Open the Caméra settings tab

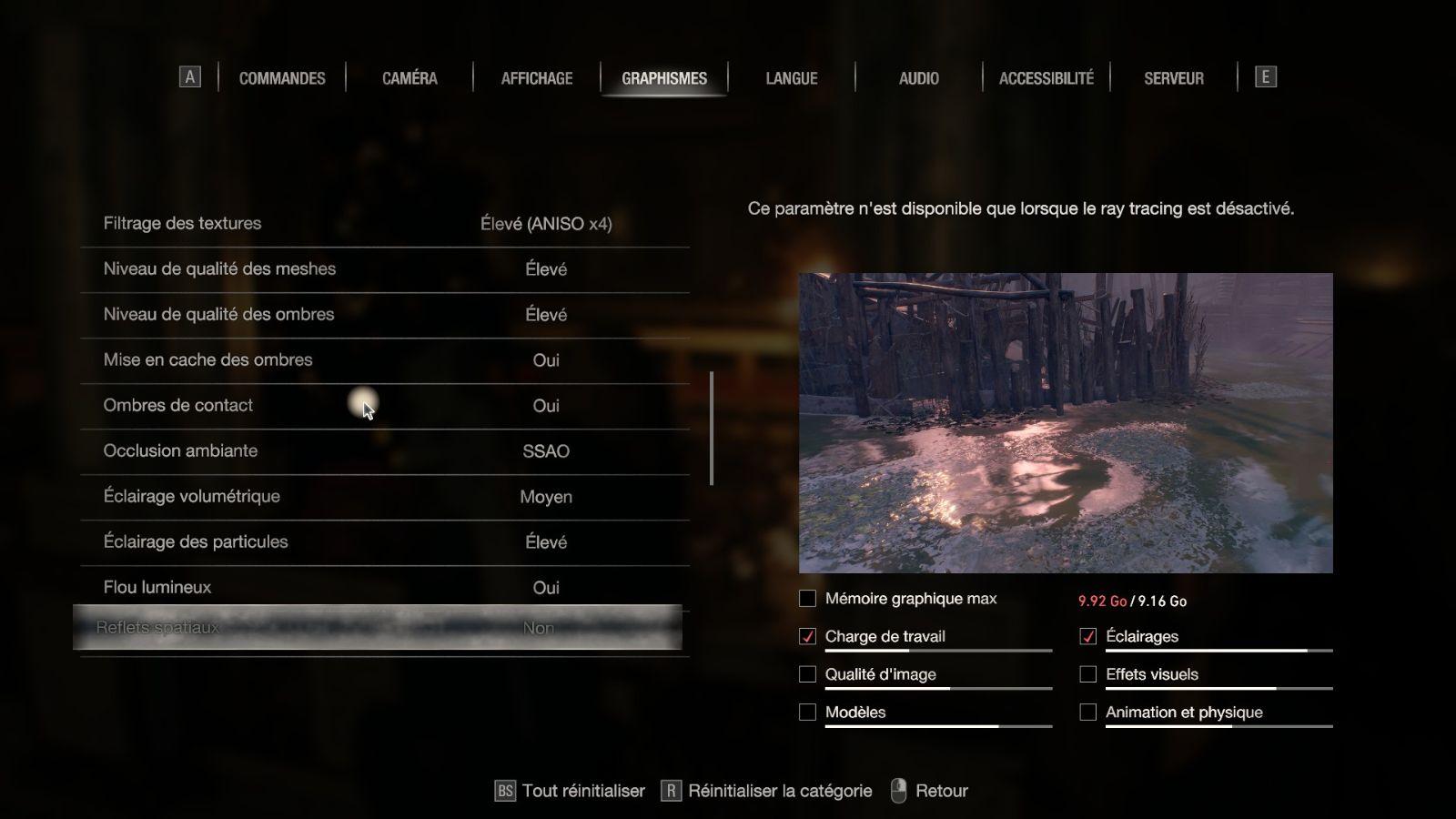[409, 78]
